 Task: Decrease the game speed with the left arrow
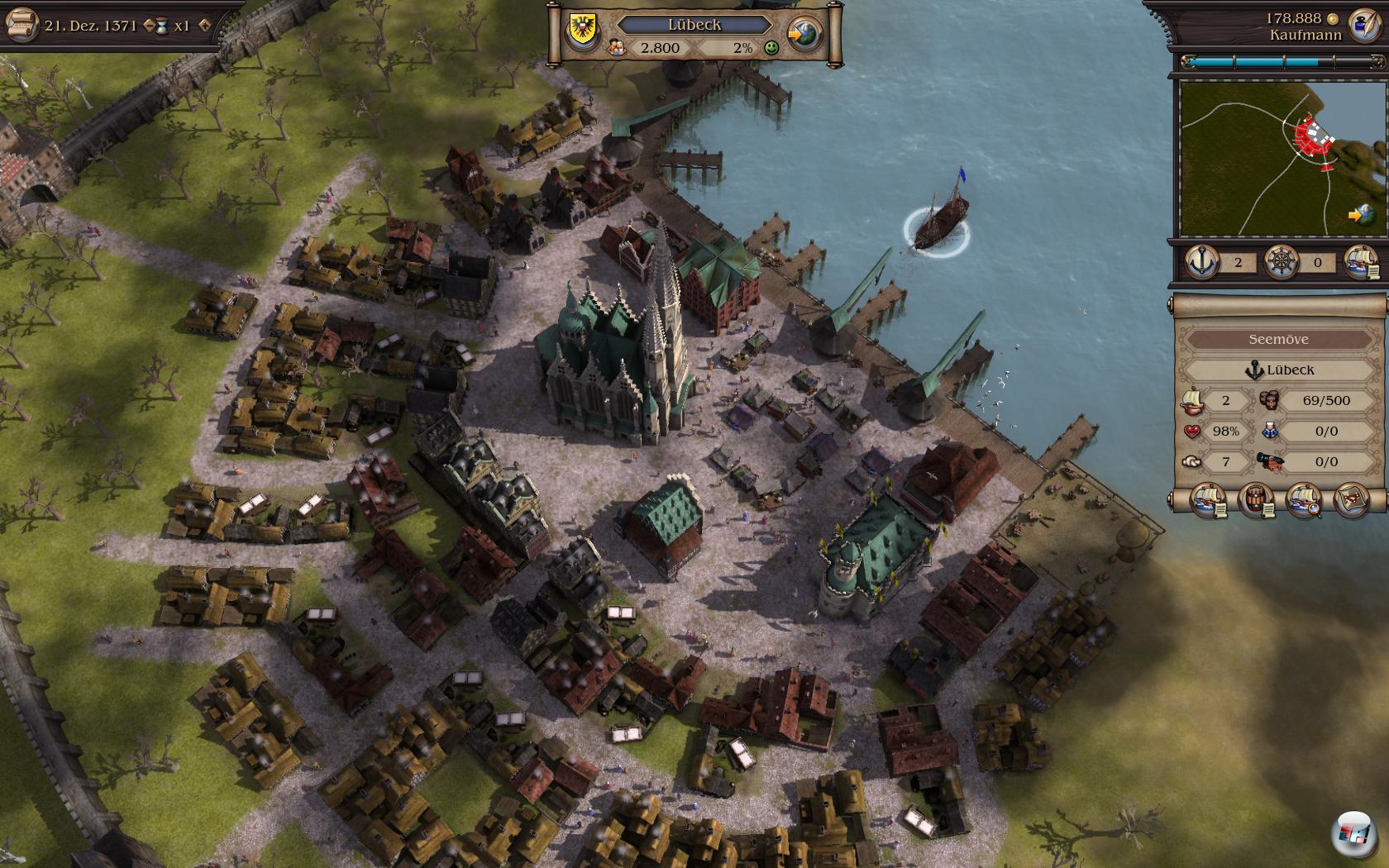tap(150, 26)
